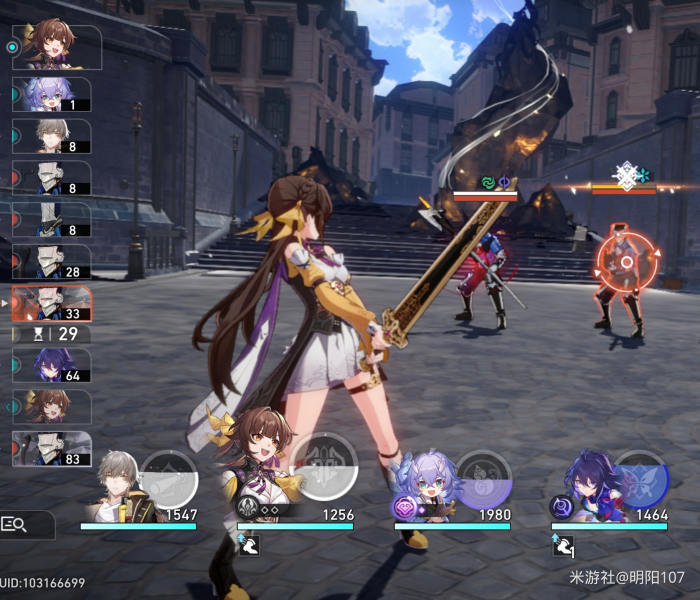The height and width of the screenshot is (600, 700).
Task: Activate Seele's butterfly ultimate button
Action: point(640,479)
